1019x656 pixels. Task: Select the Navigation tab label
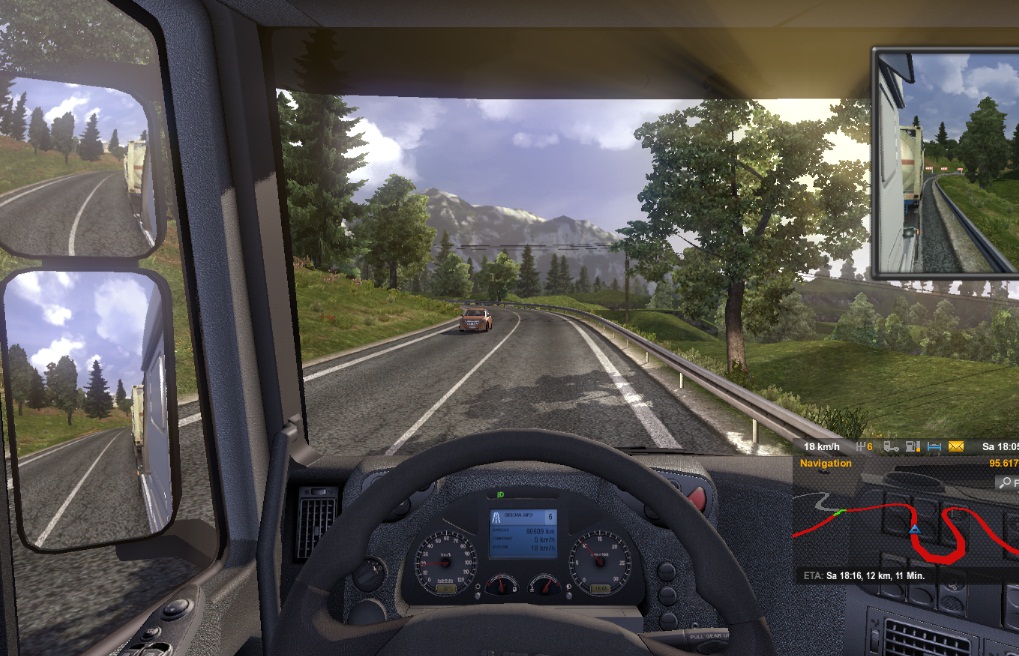[x=826, y=463]
